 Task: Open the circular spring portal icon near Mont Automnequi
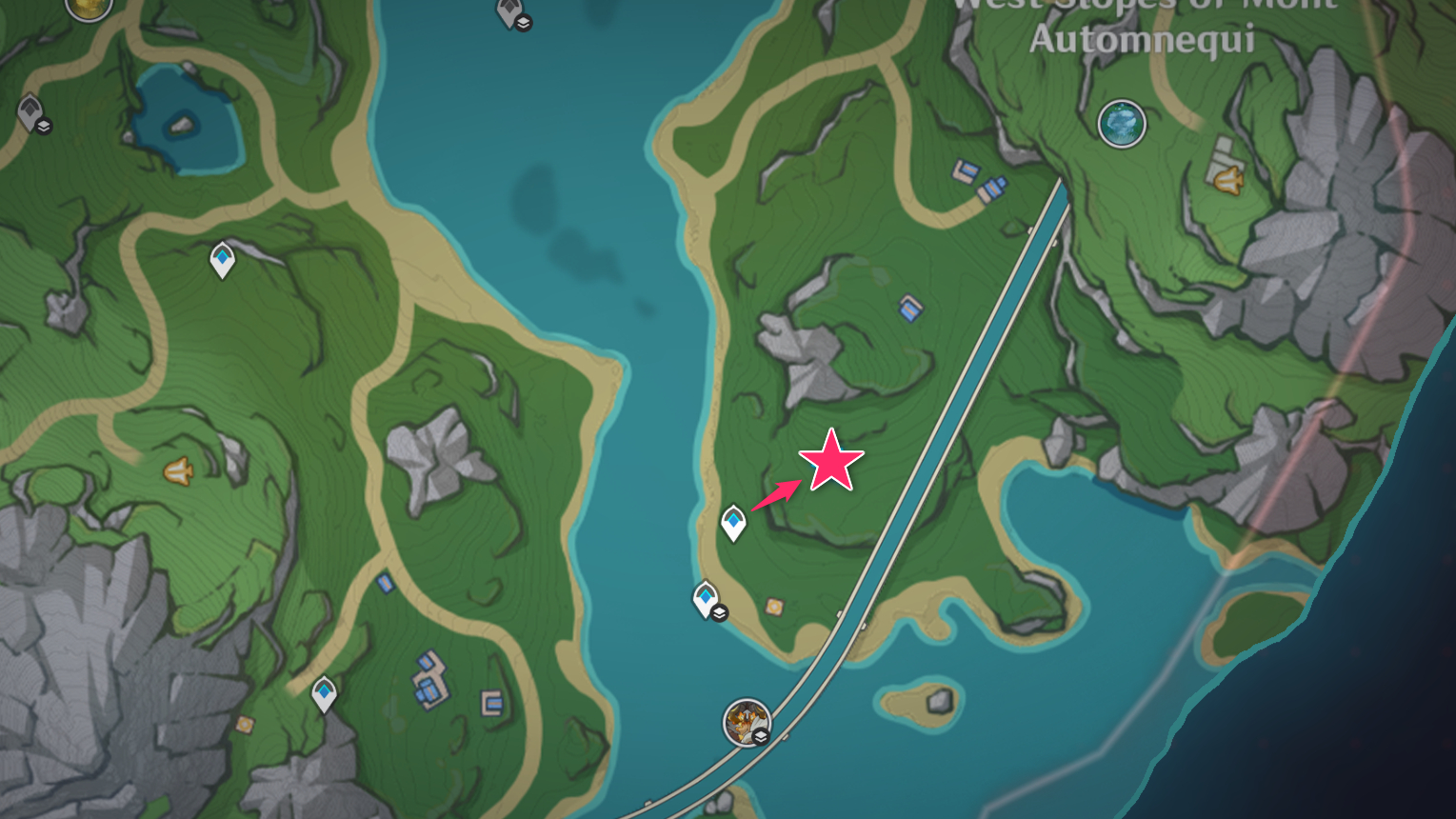pyautogui.click(x=1122, y=124)
